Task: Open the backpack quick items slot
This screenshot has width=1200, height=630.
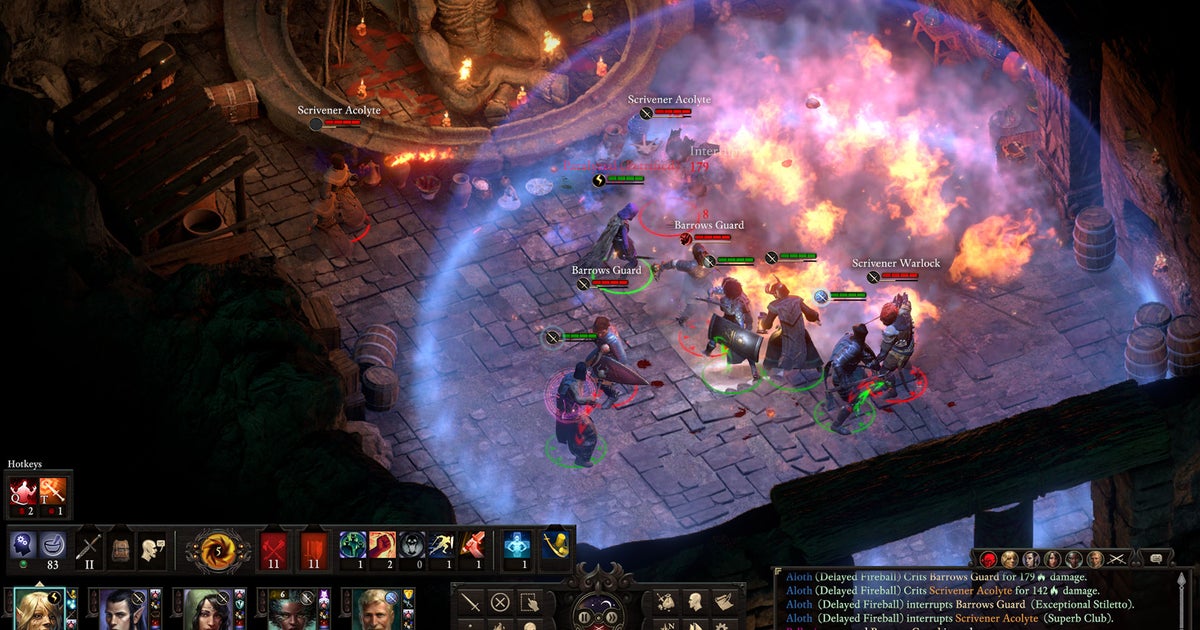Action: click(x=120, y=547)
